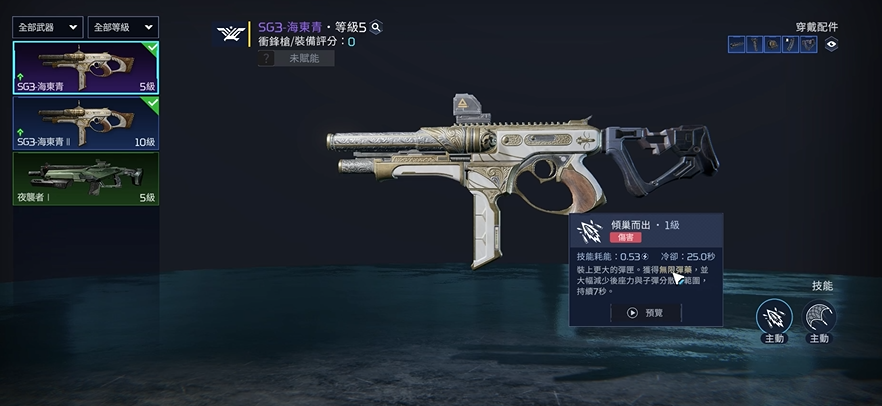The height and width of the screenshot is (406, 882).
Task: Choose the green 夜襲者 weapon card
Action: tap(85, 178)
